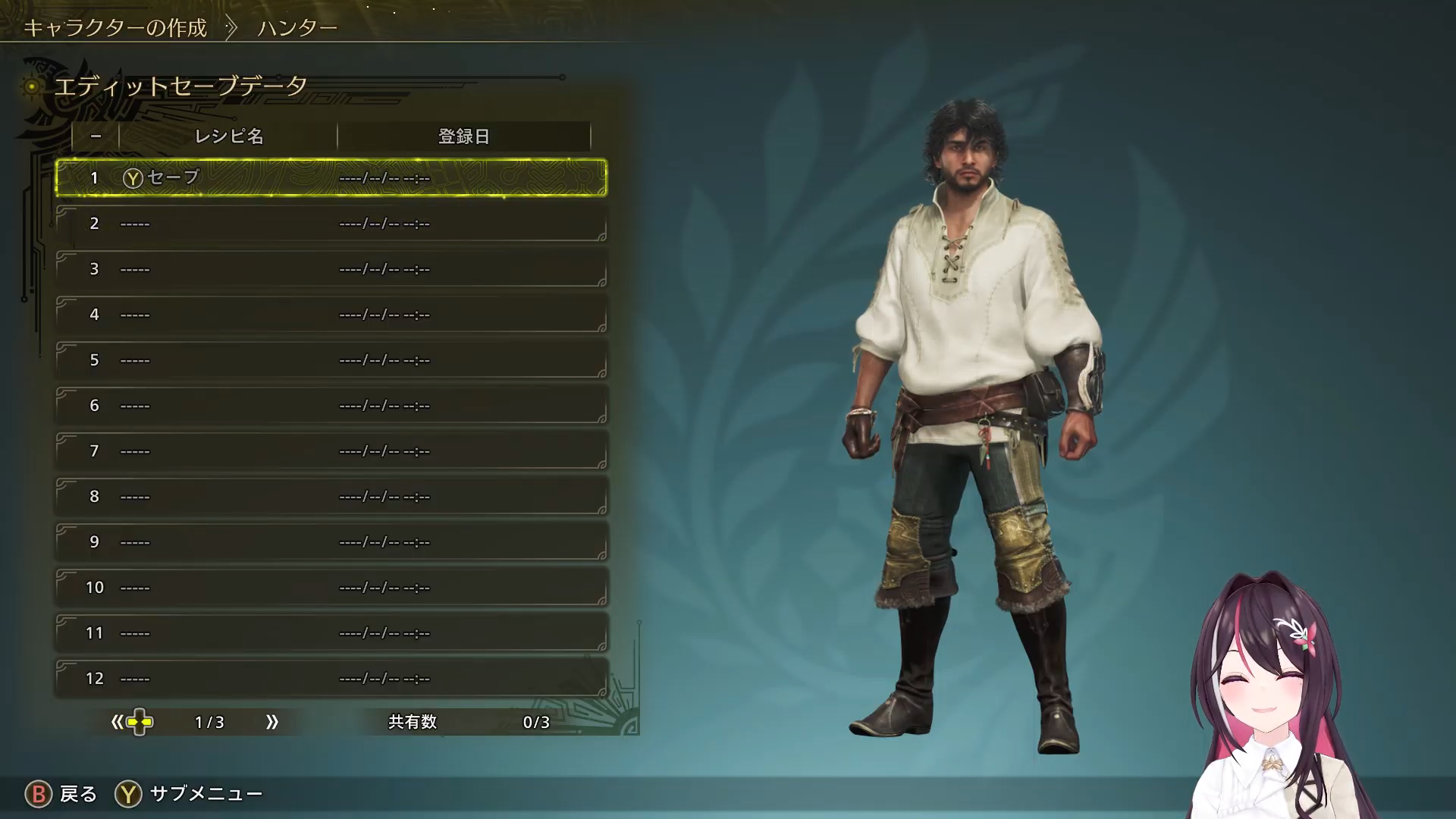This screenshot has width=1456, height=819.
Task: Choose save slot row 5
Action: [331, 359]
